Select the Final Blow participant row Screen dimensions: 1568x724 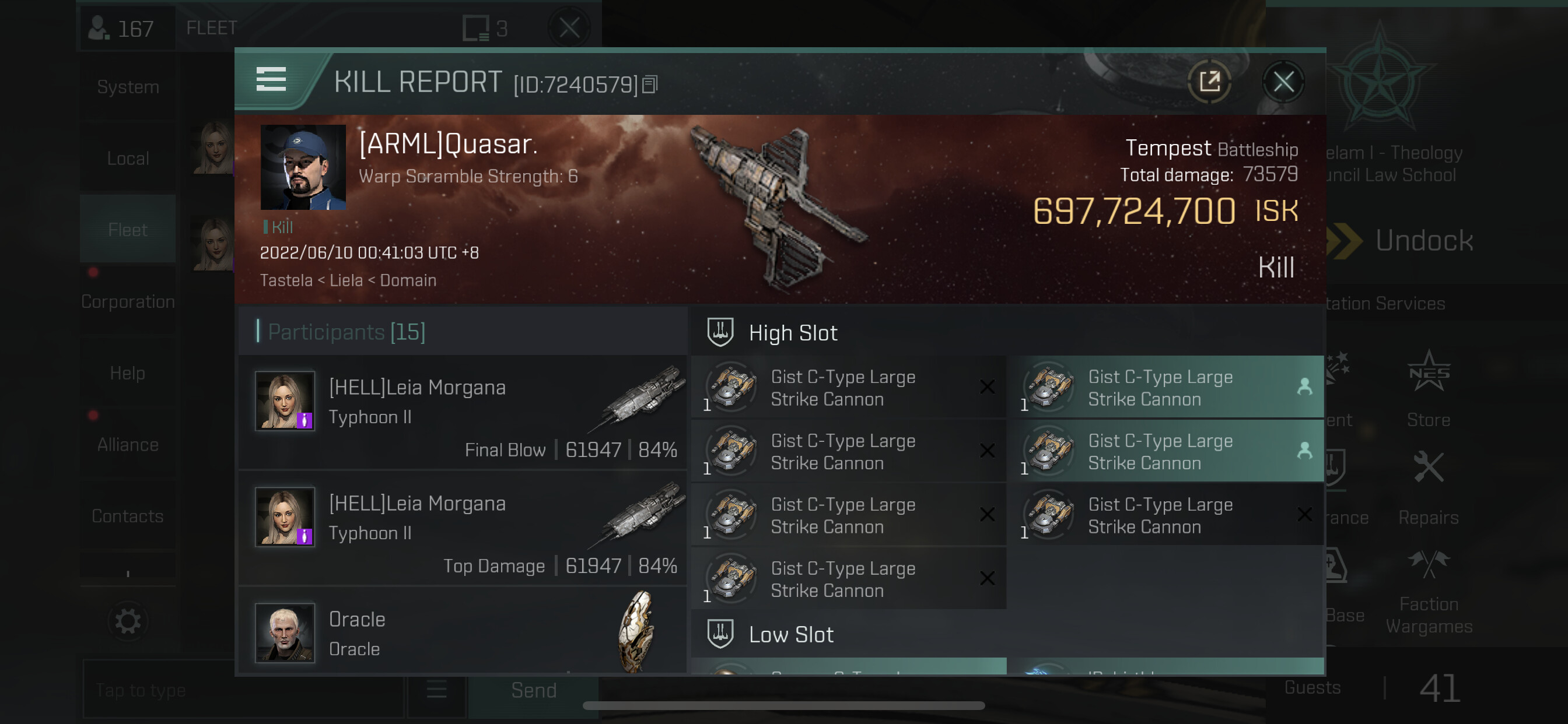click(x=463, y=413)
